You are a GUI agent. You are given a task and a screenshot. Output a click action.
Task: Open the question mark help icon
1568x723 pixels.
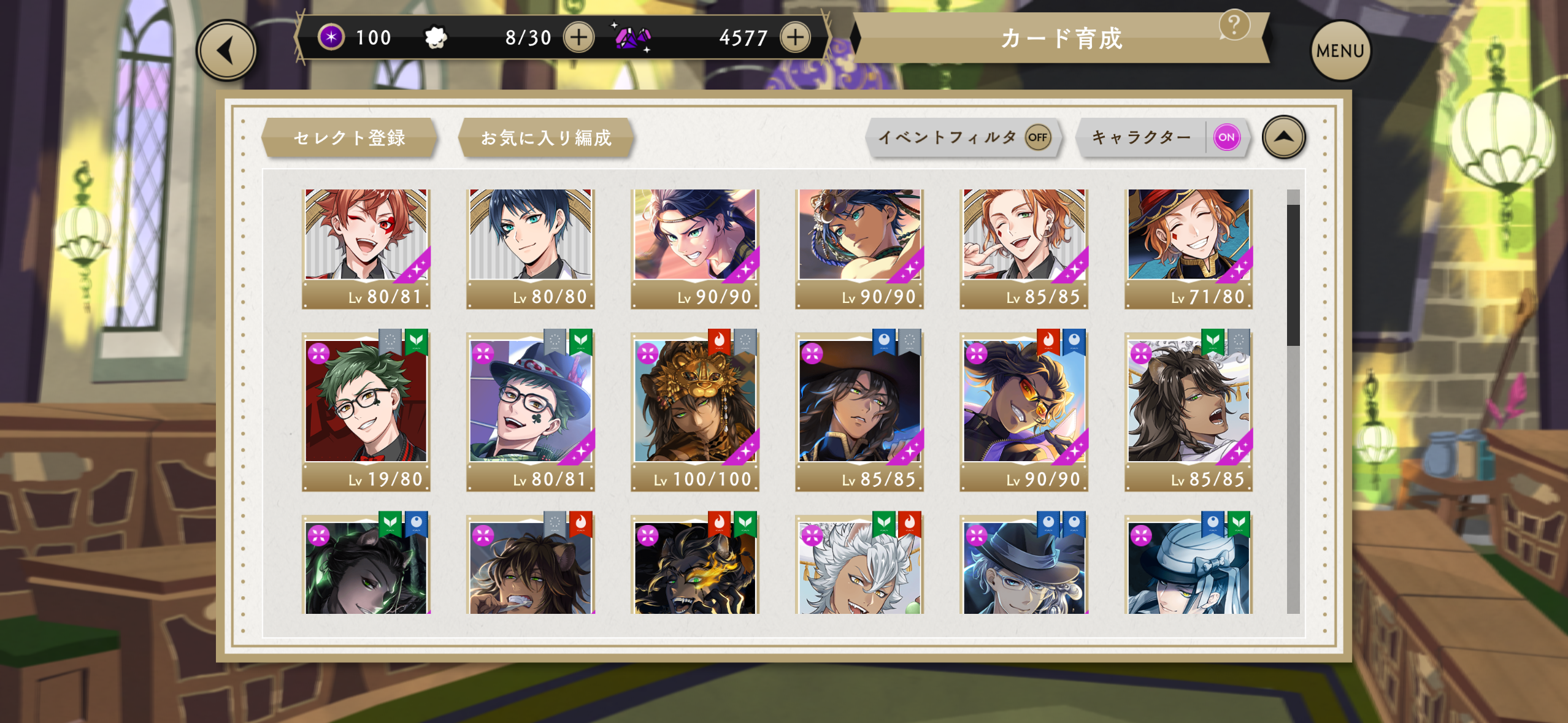[1234, 25]
